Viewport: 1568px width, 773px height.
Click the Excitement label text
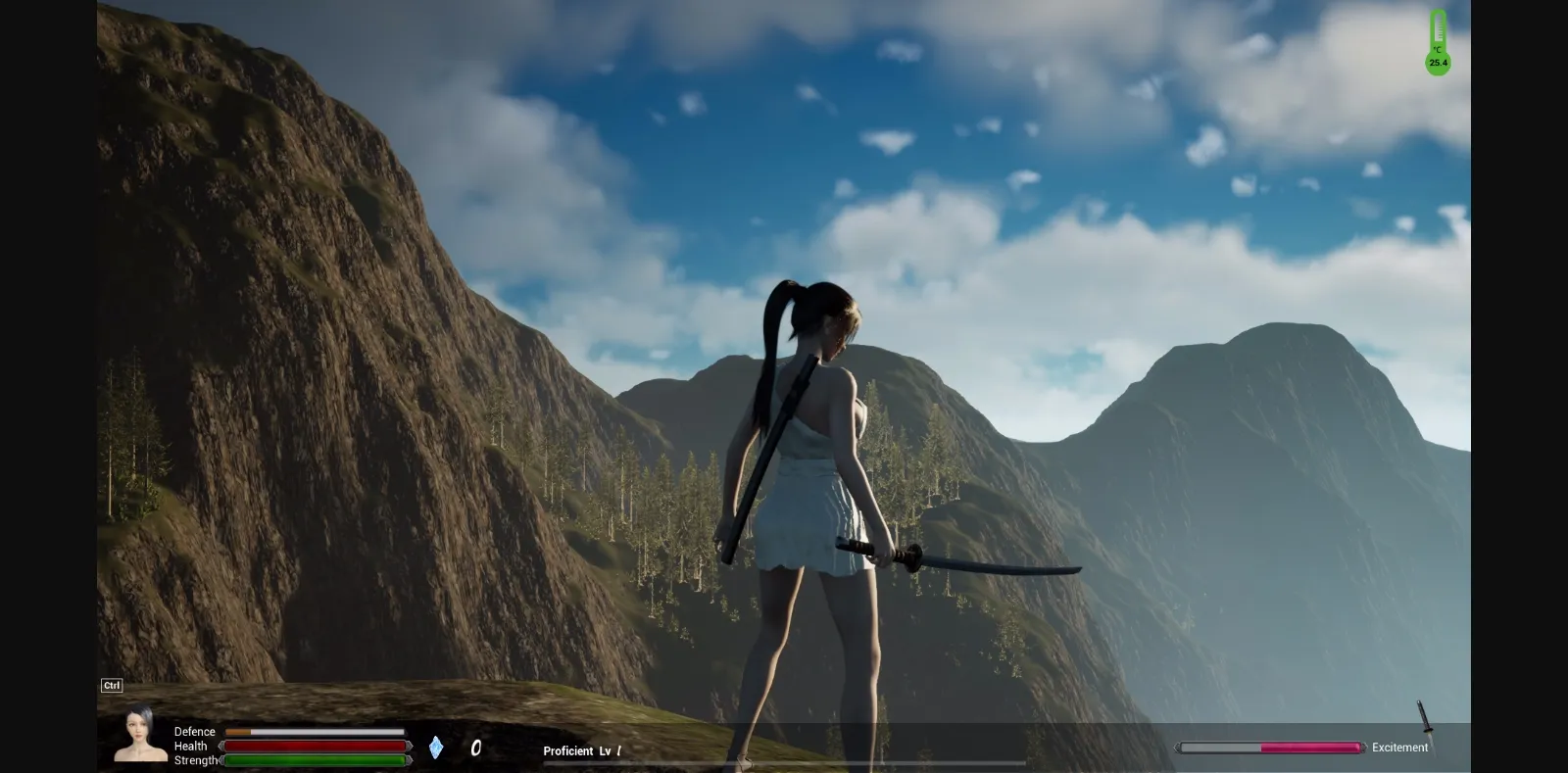click(1399, 747)
